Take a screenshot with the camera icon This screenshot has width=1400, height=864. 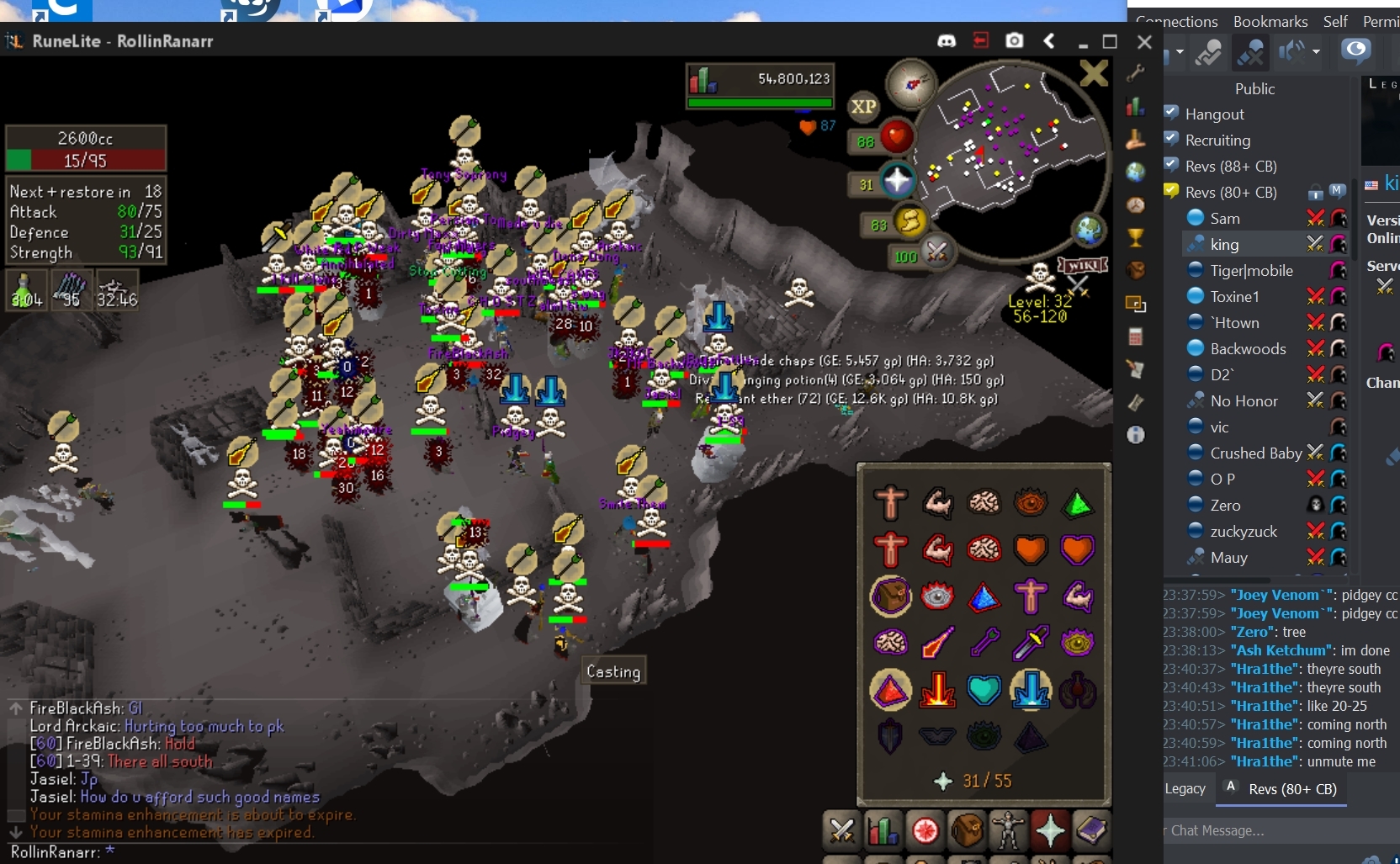1016,40
